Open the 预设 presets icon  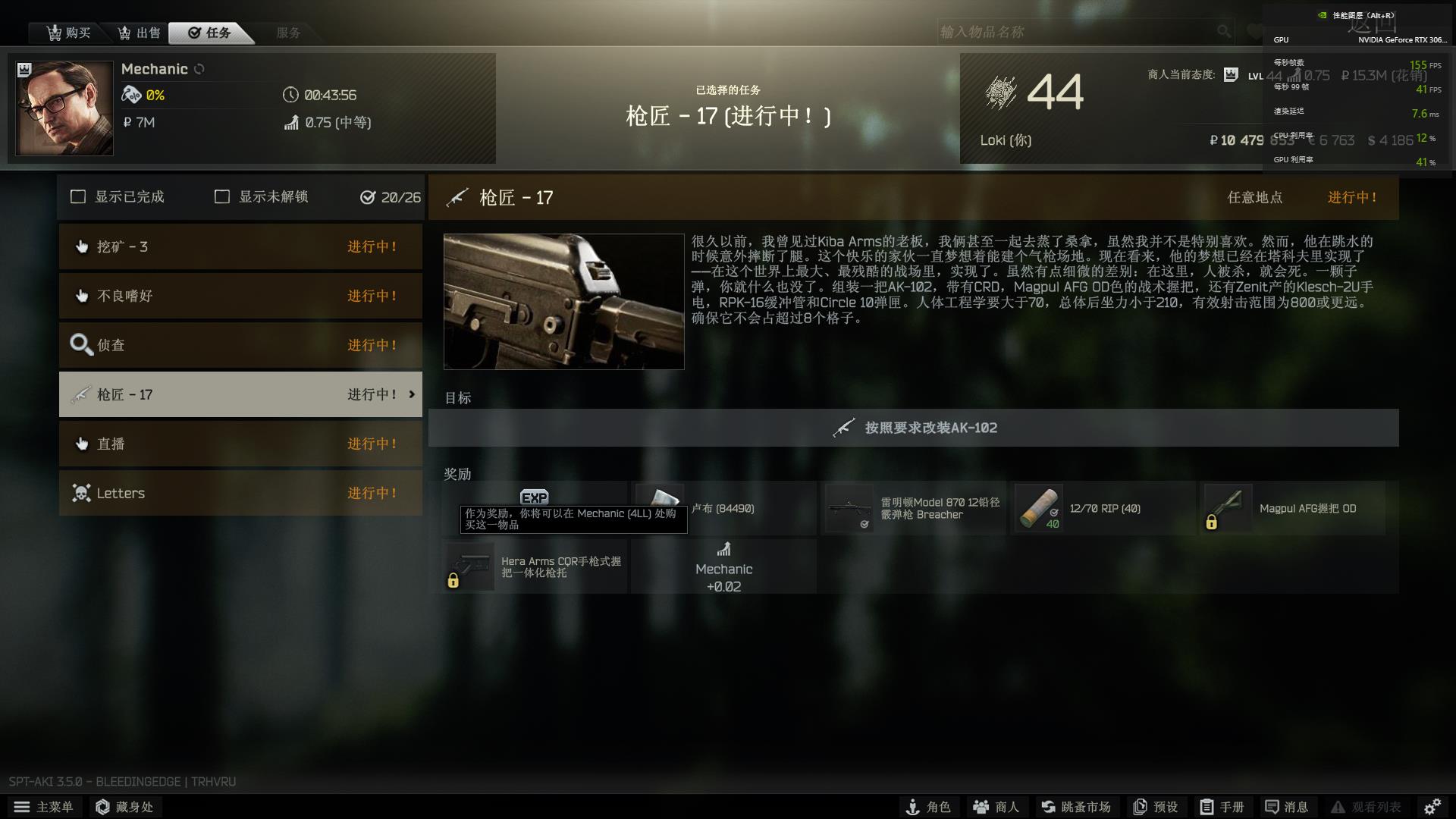tap(1139, 807)
